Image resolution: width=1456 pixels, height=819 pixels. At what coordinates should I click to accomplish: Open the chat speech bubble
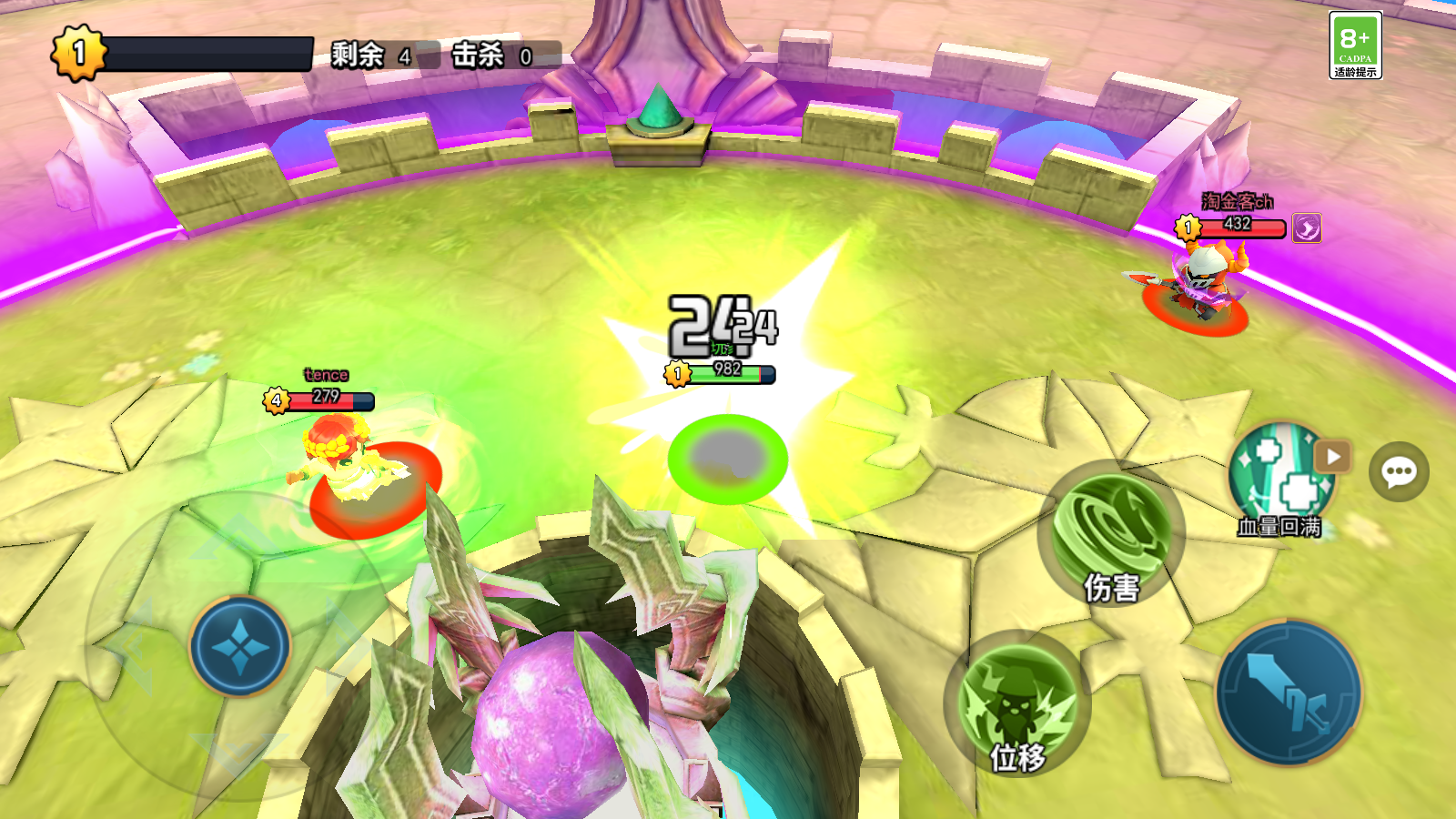1399,471
